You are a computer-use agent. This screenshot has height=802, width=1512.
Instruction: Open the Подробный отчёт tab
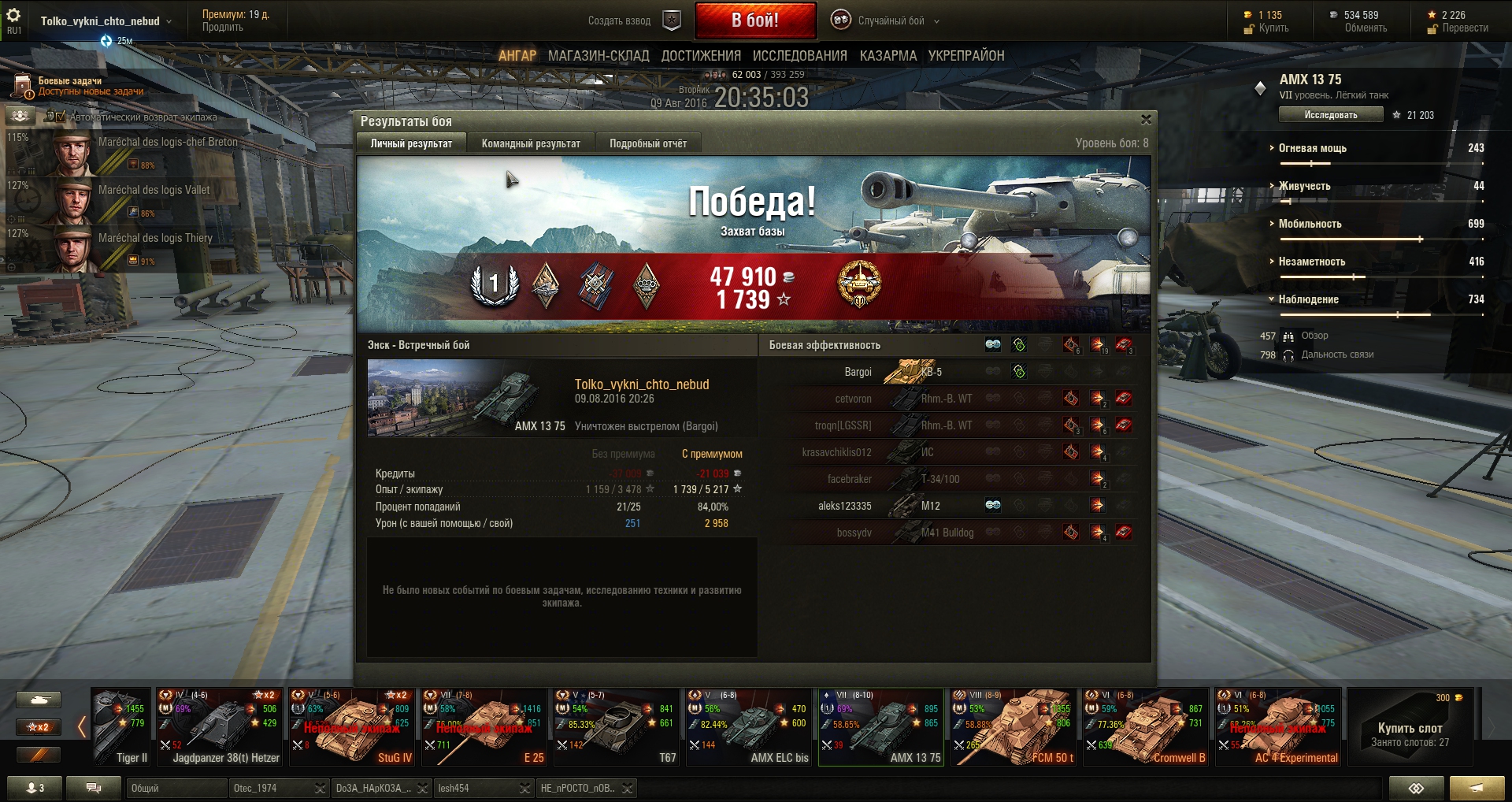pyautogui.click(x=647, y=143)
